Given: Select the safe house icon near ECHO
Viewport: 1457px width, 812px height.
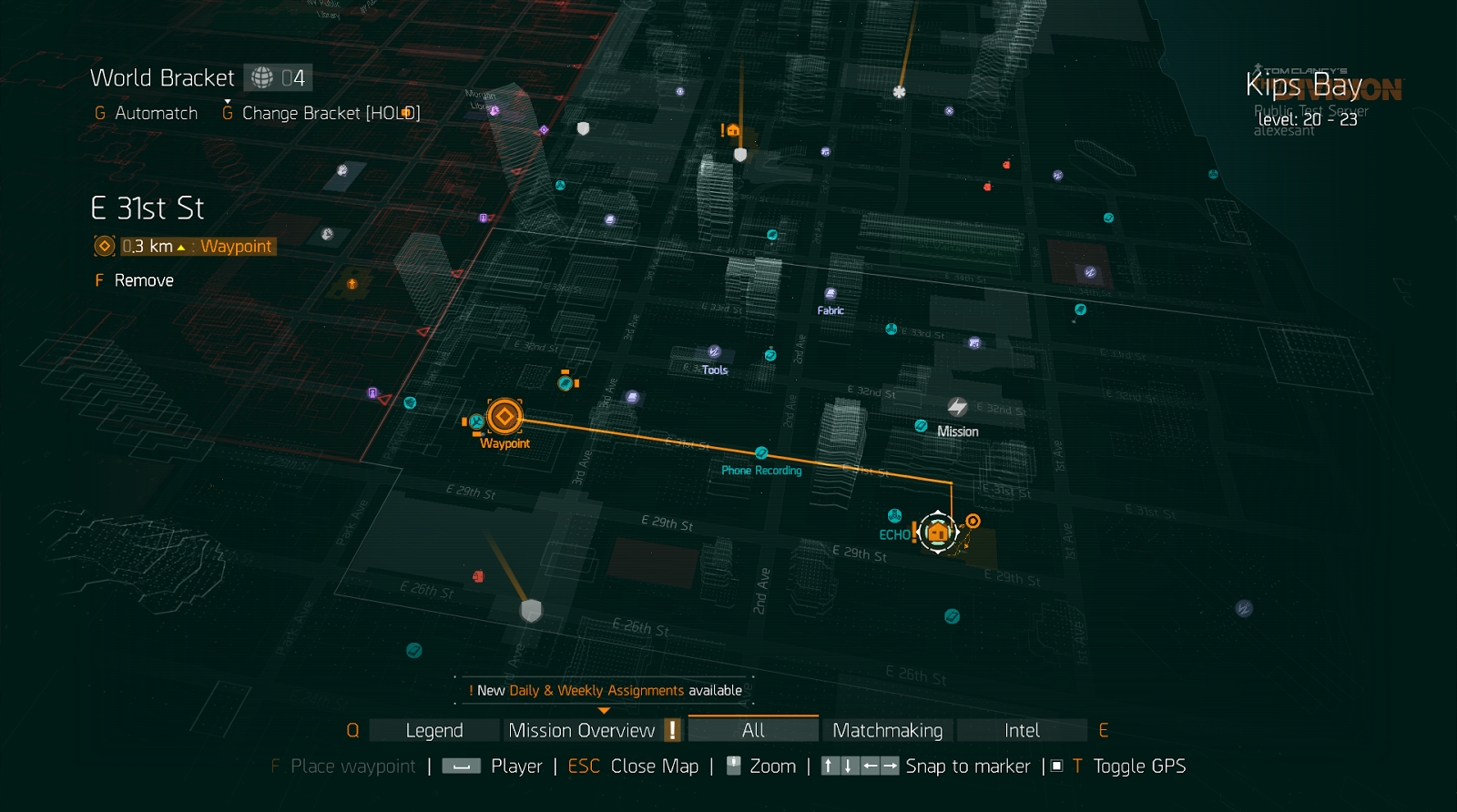Looking at the screenshot, I should click(938, 529).
